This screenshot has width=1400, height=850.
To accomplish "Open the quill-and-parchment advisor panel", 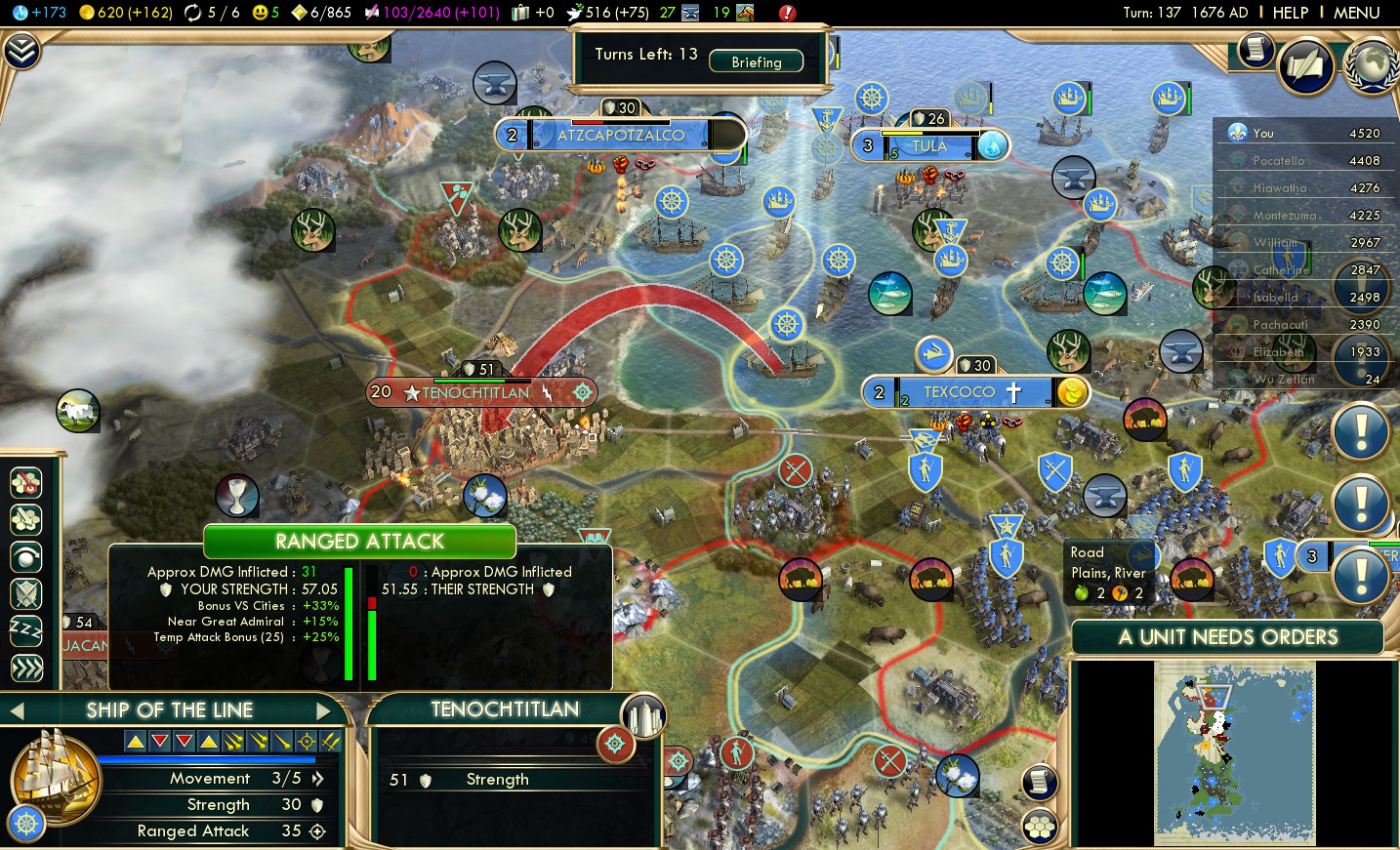I will pos(1305,65).
